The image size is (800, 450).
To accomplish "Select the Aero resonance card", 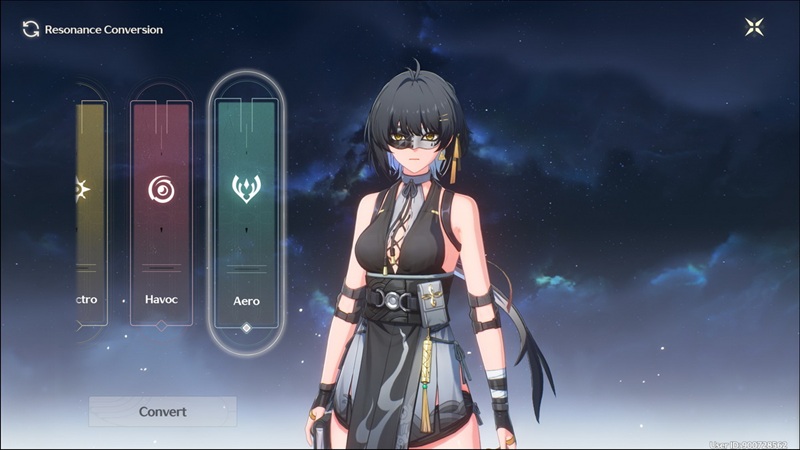I will pos(246,213).
